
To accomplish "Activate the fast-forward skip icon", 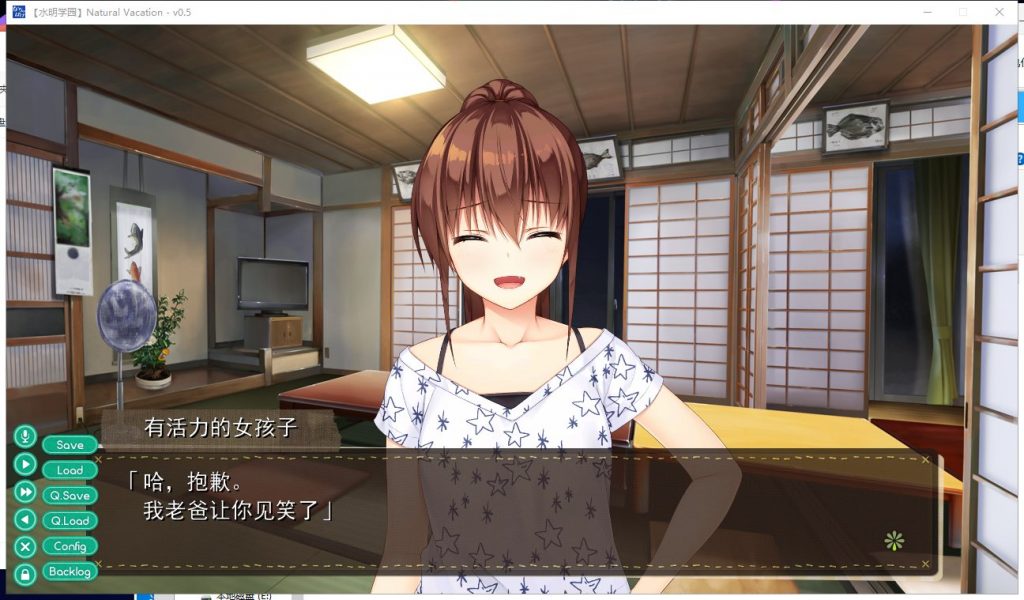I will tap(25, 492).
